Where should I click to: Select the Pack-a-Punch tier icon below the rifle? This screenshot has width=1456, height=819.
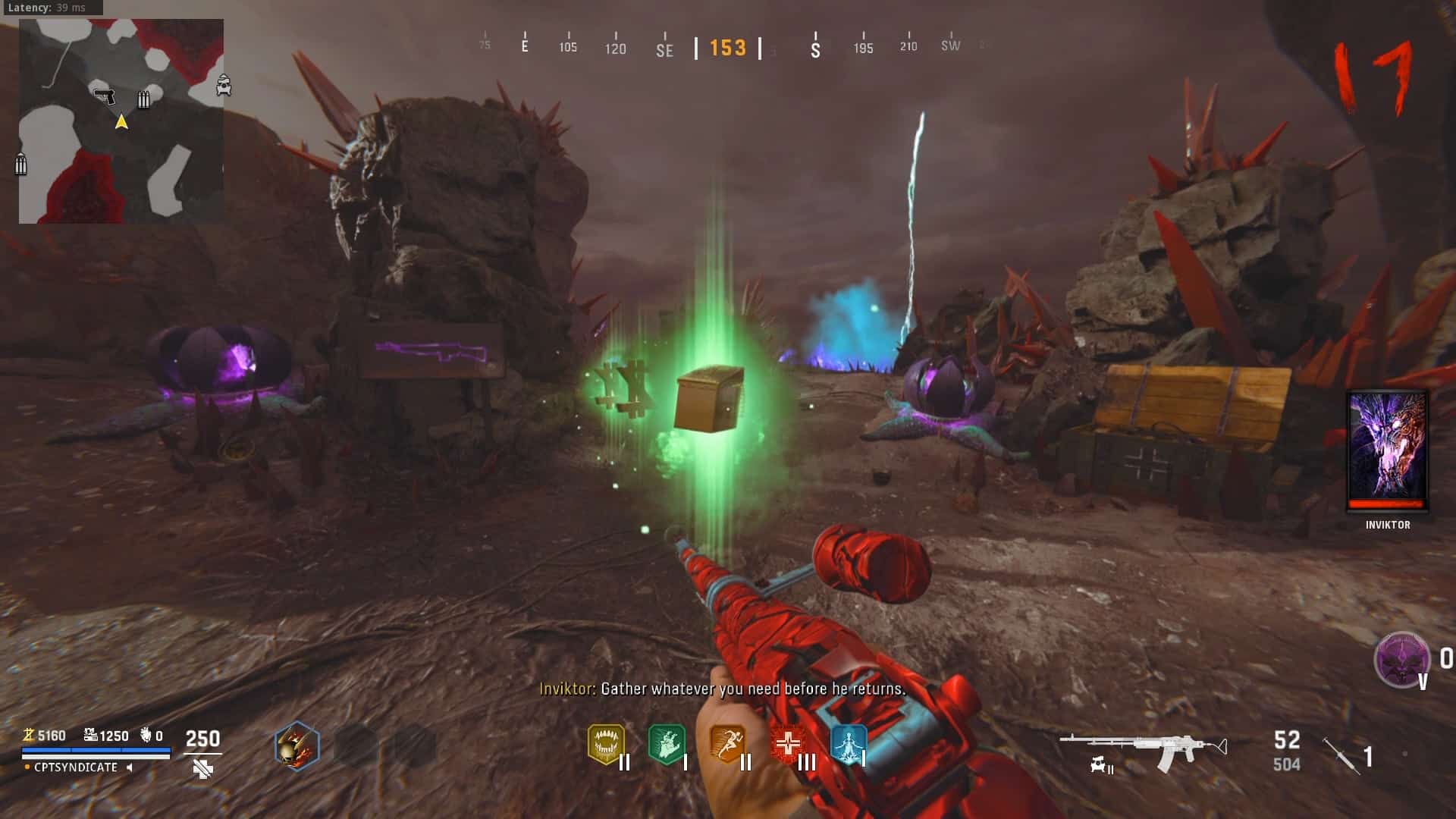1101,767
